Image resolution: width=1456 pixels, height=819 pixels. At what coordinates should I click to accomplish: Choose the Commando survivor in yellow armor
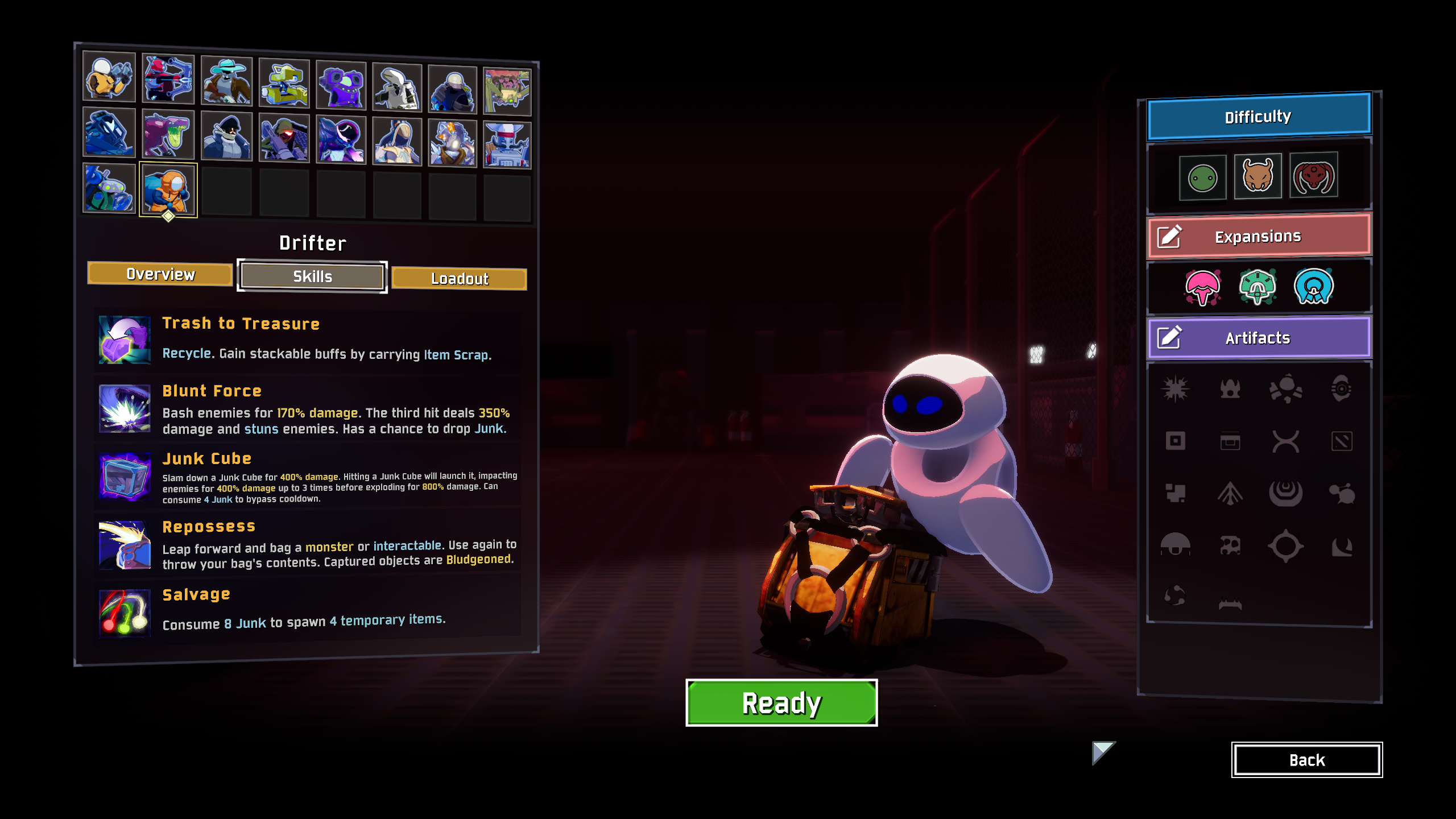pos(109,77)
